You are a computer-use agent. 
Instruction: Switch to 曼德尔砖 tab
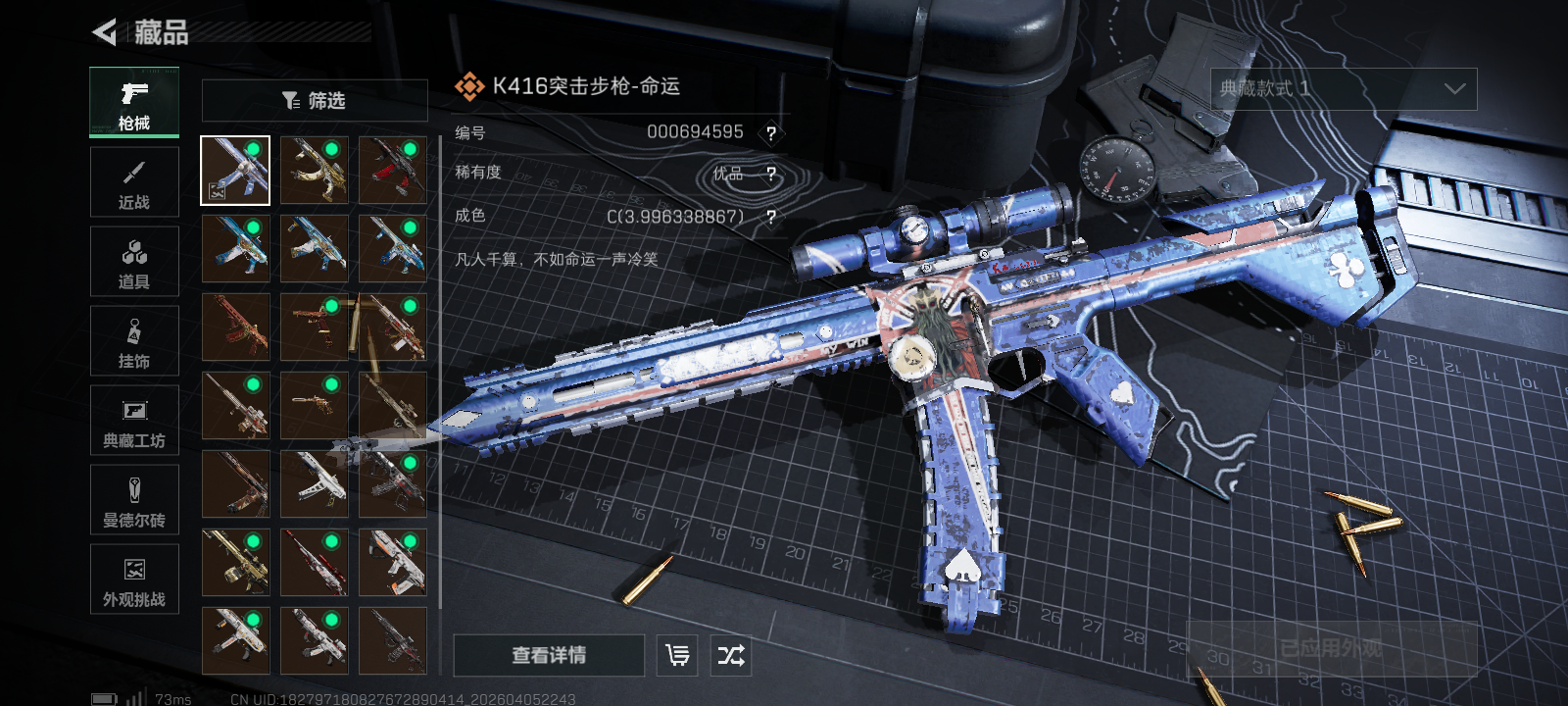(134, 500)
